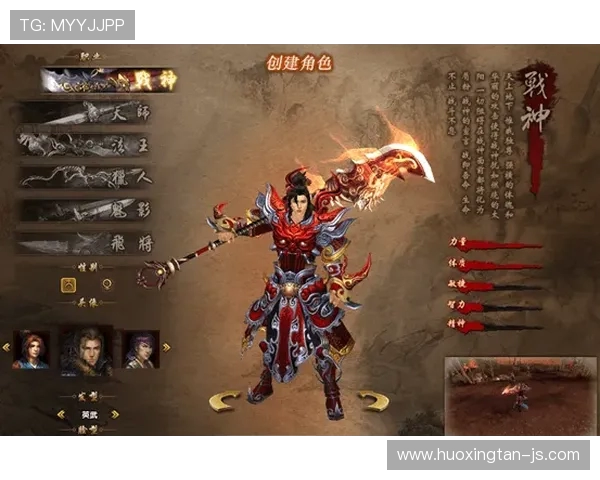Image resolution: width=600 pixels, height=480 pixels.
Task: Open the class skill preview thumbnail
Action: point(520,390)
